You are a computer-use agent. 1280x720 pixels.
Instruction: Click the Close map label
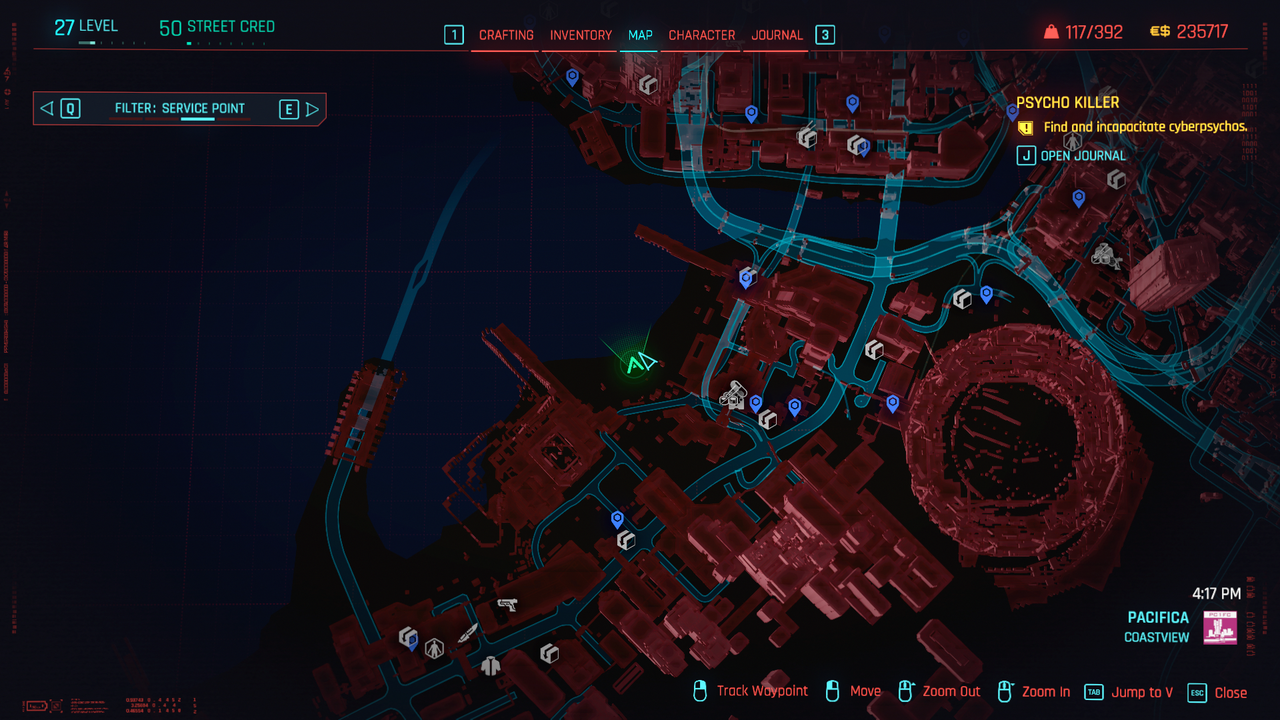click(x=1230, y=692)
